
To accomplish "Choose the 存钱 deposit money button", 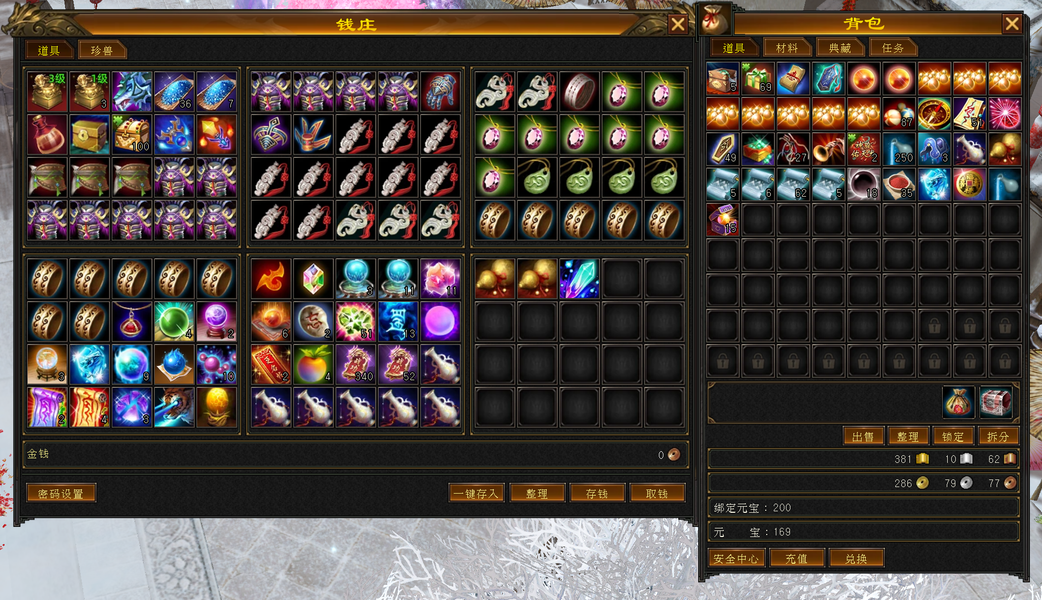I will (597, 493).
